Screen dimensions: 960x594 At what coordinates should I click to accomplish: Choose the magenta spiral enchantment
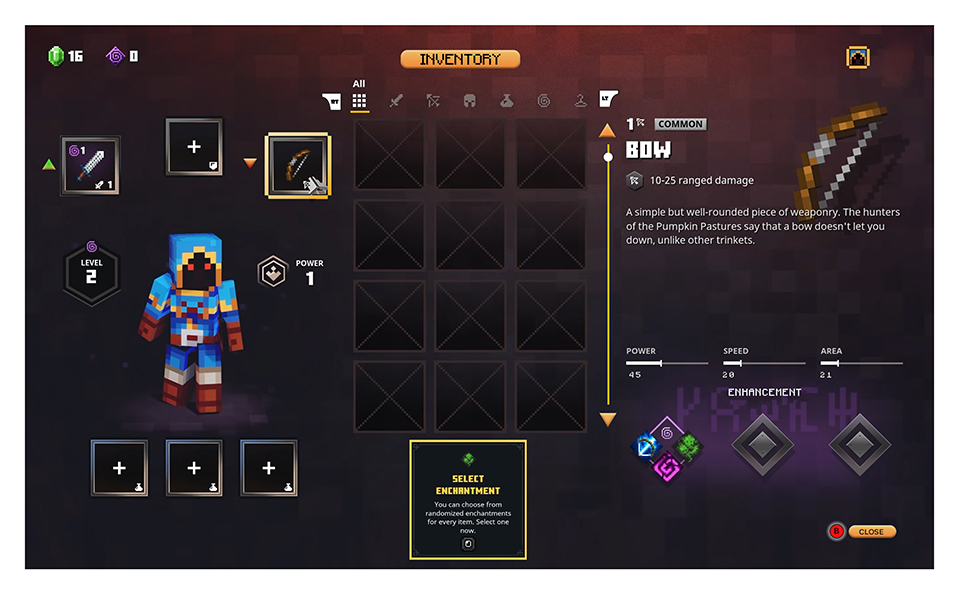pyautogui.click(x=667, y=466)
